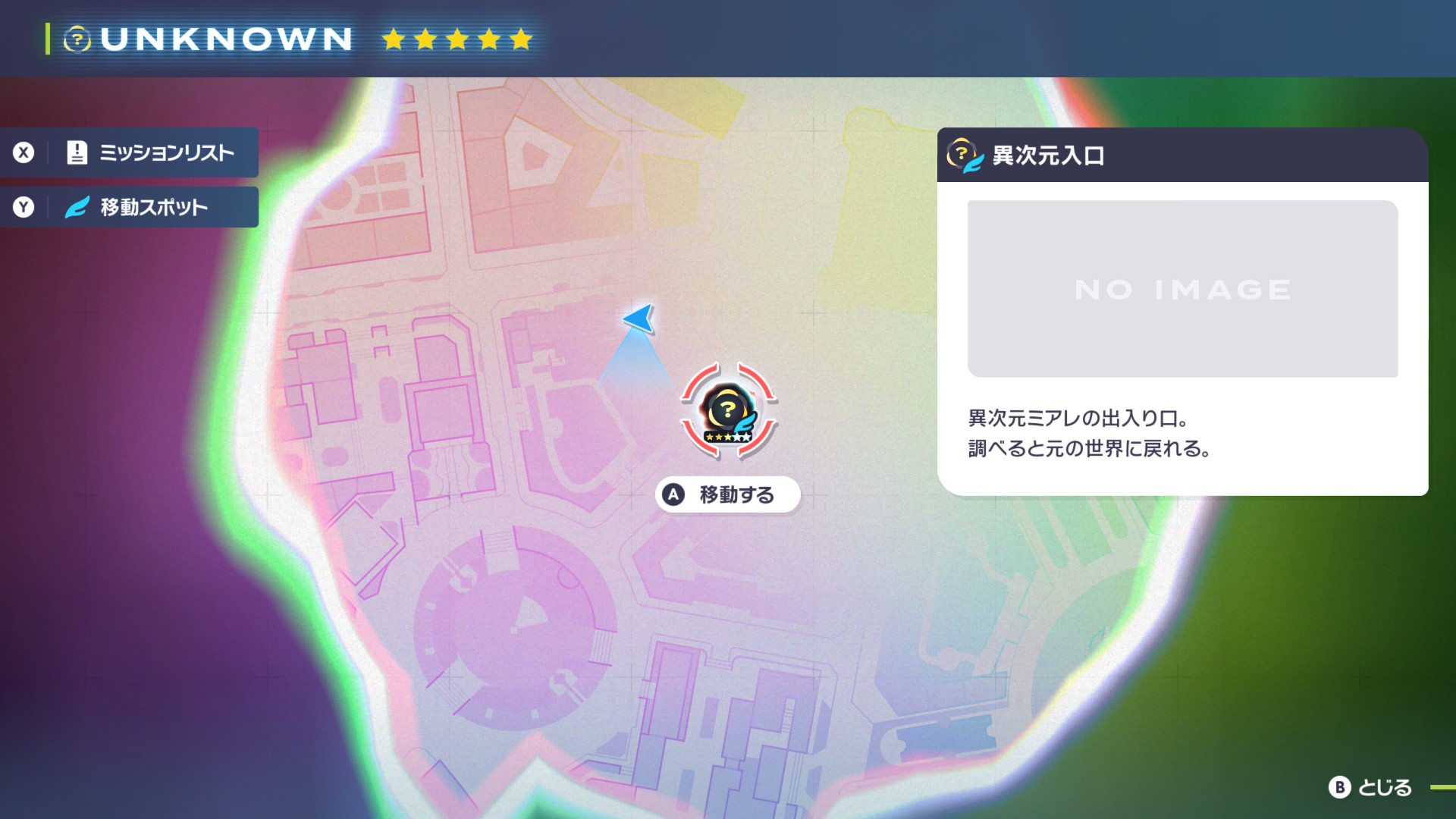This screenshot has width=1456, height=819.
Task: Confirm travel with the 移動する button
Action: pyautogui.click(x=728, y=494)
